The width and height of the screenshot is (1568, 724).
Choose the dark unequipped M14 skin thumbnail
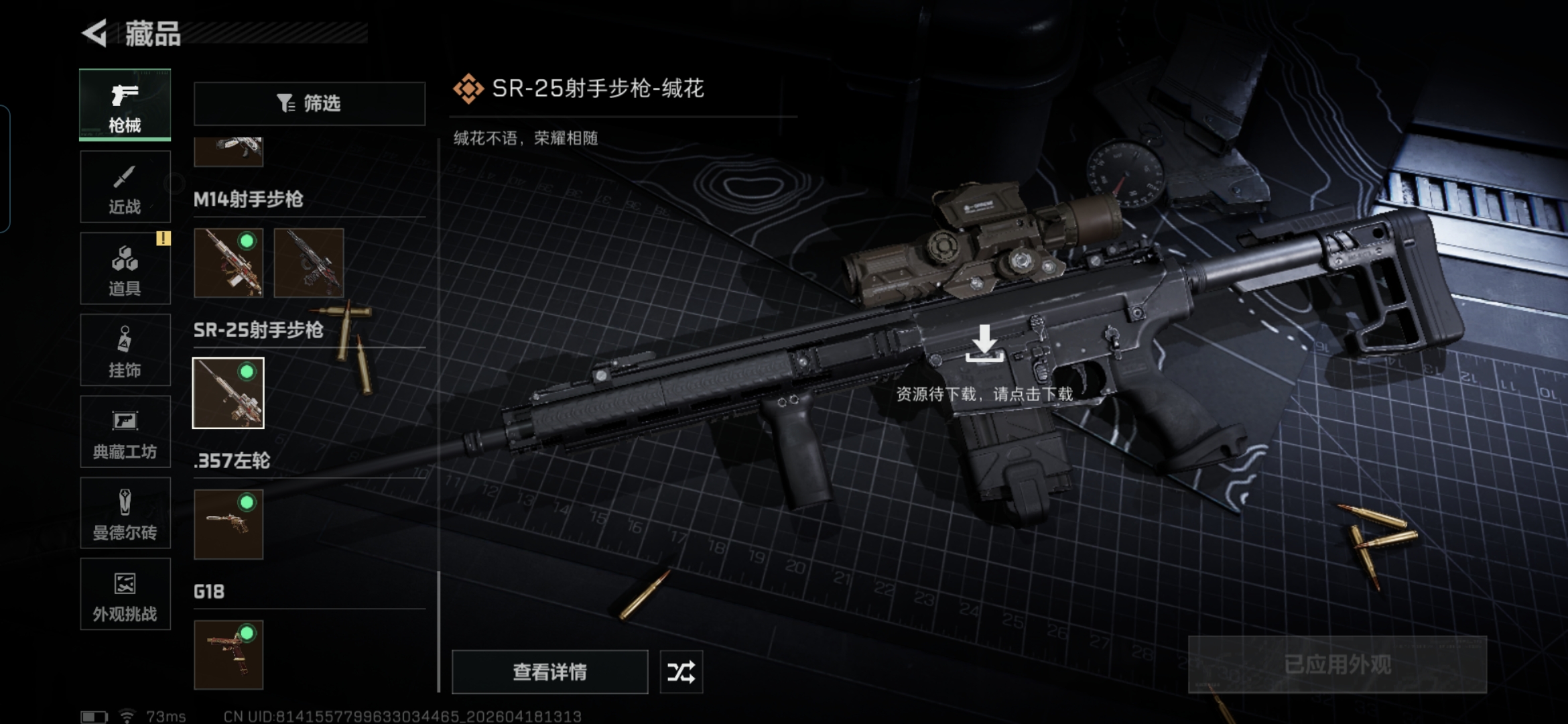(x=309, y=263)
